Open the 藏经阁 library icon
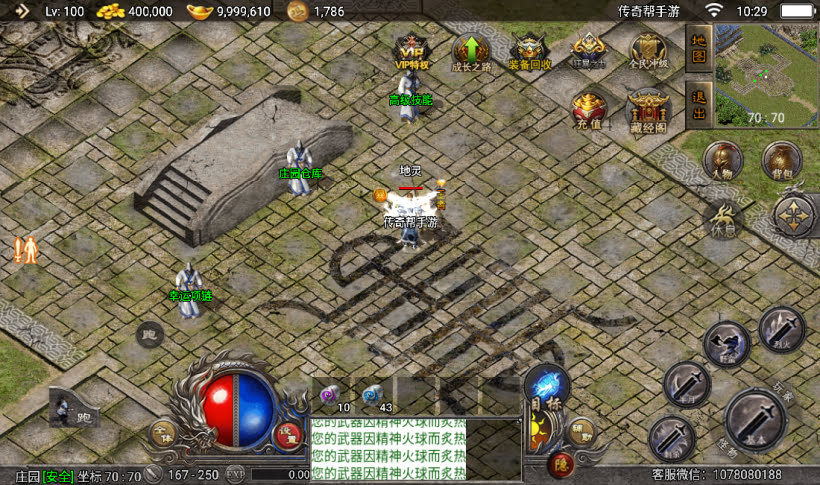 [x=647, y=111]
